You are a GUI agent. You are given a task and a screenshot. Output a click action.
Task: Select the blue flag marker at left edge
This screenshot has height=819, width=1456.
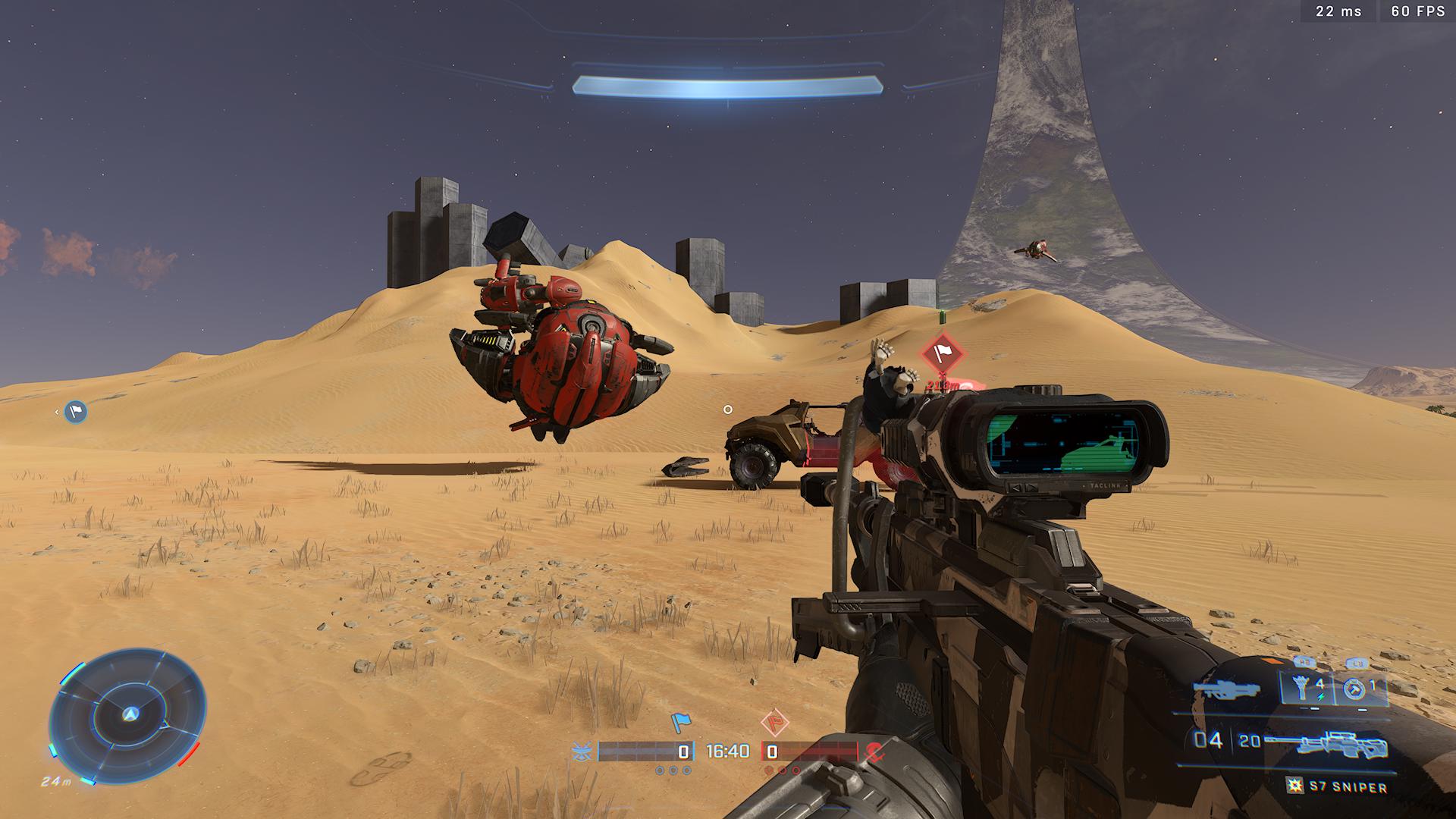coord(75,412)
